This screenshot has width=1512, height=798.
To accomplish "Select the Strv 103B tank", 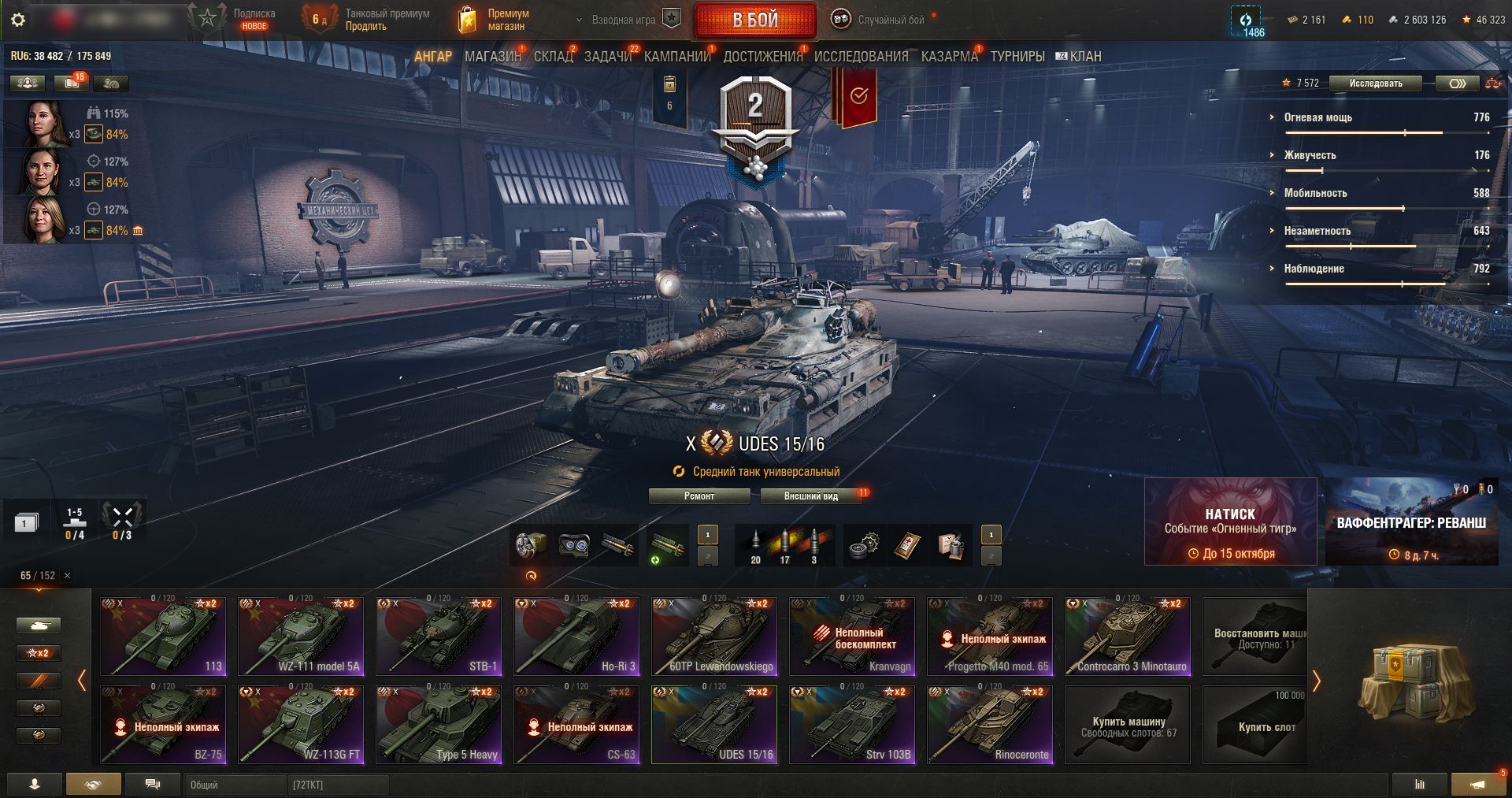I will [852, 724].
